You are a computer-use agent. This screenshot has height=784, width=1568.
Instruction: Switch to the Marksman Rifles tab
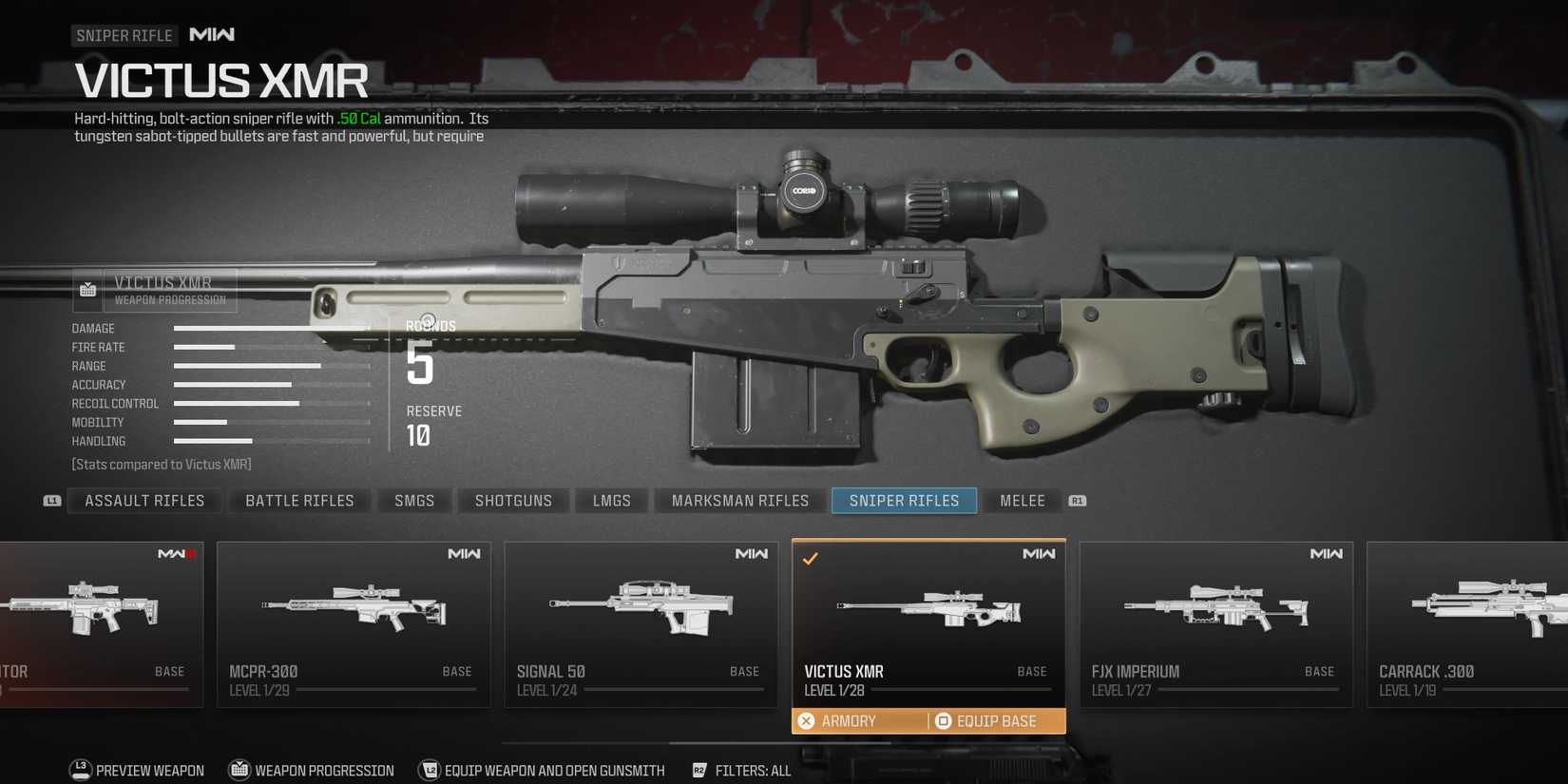point(739,501)
